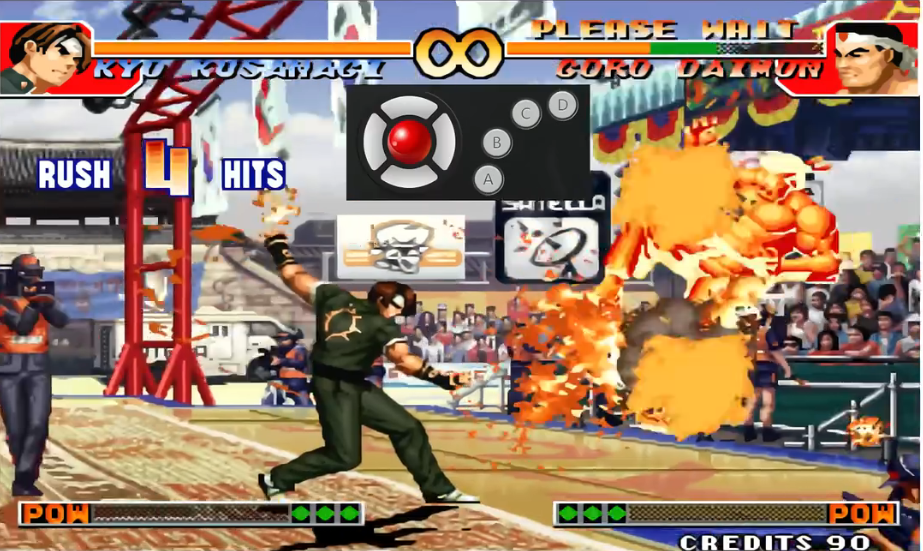
Task: Hit the B button on the overlay
Action: [496, 143]
